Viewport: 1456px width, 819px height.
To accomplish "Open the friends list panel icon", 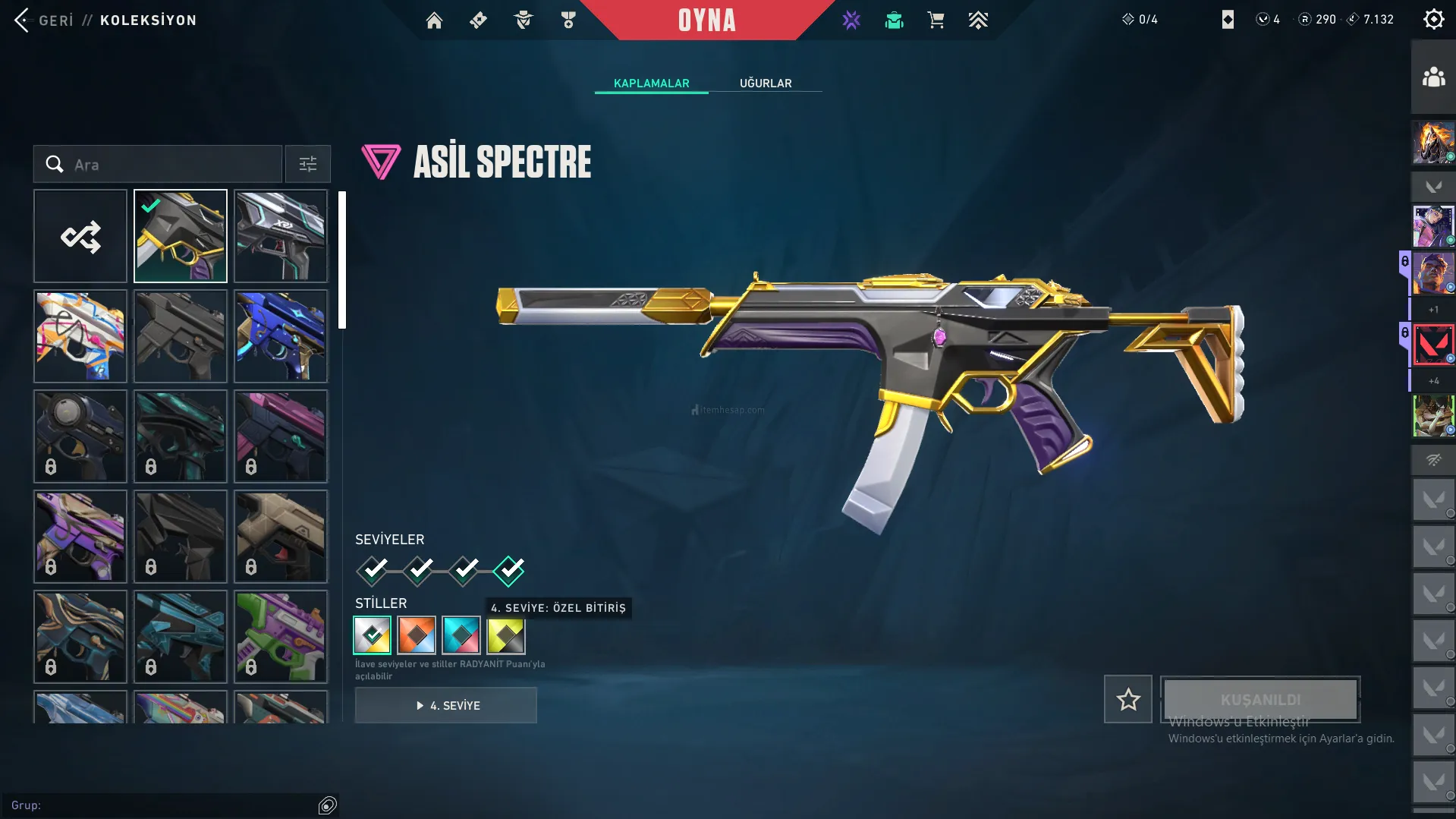I will tap(1433, 77).
